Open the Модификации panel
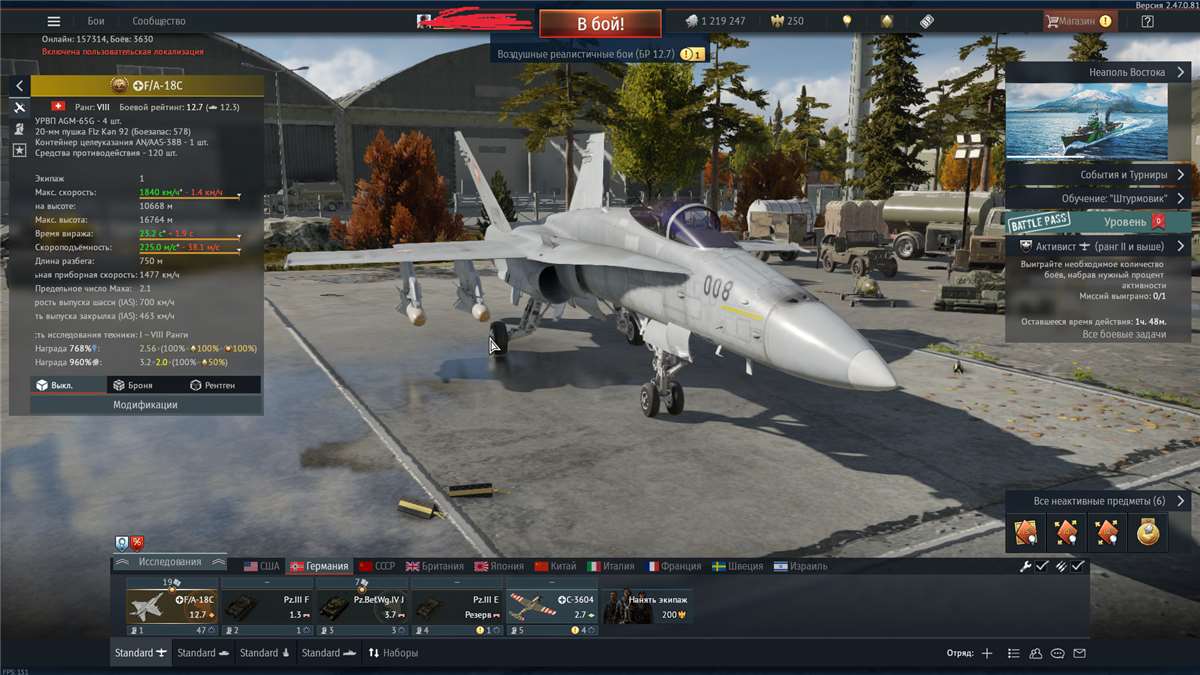The width and height of the screenshot is (1200, 675). tap(145, 405)
